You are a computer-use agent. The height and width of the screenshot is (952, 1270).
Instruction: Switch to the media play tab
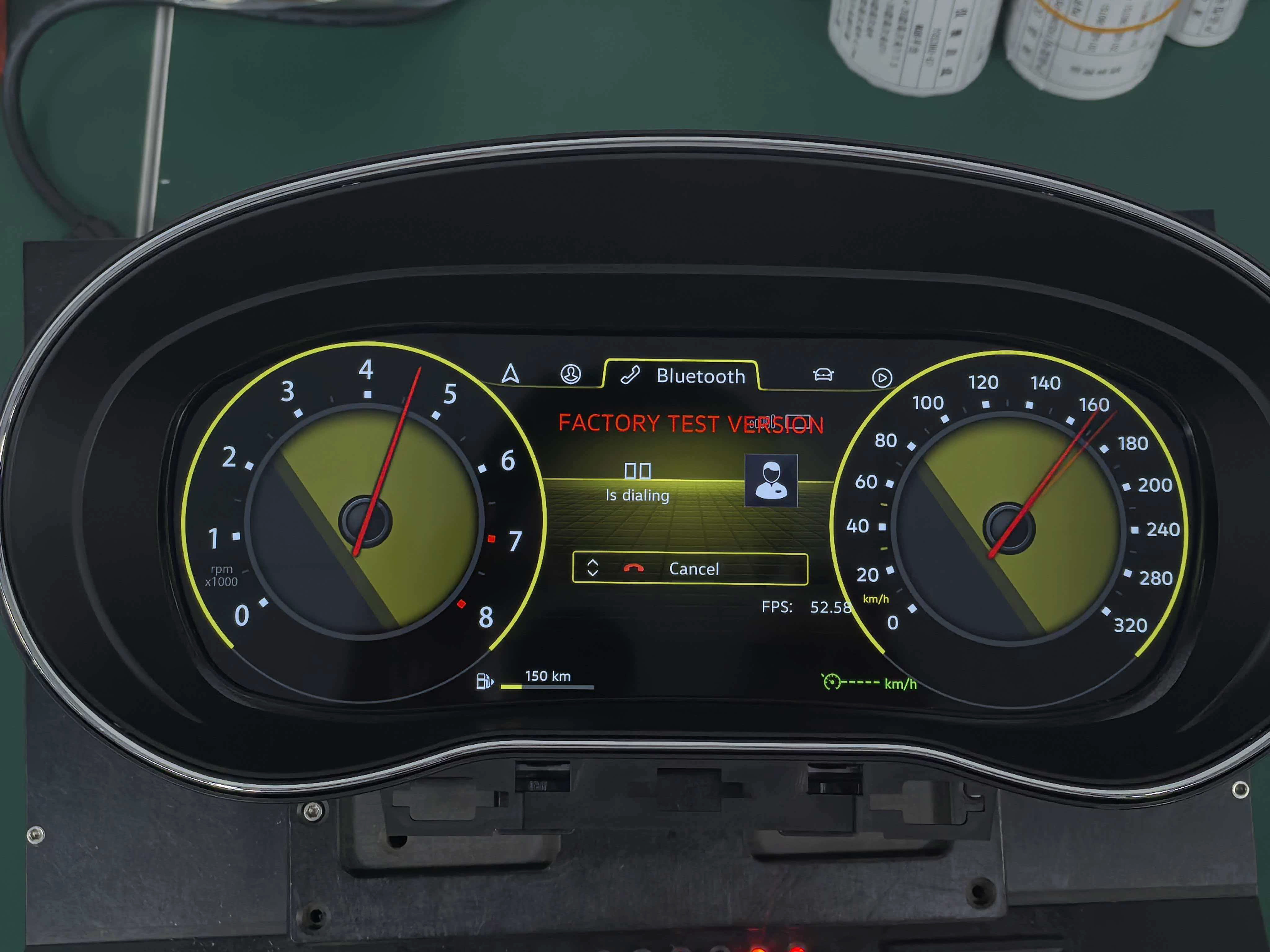pos(882,377)
